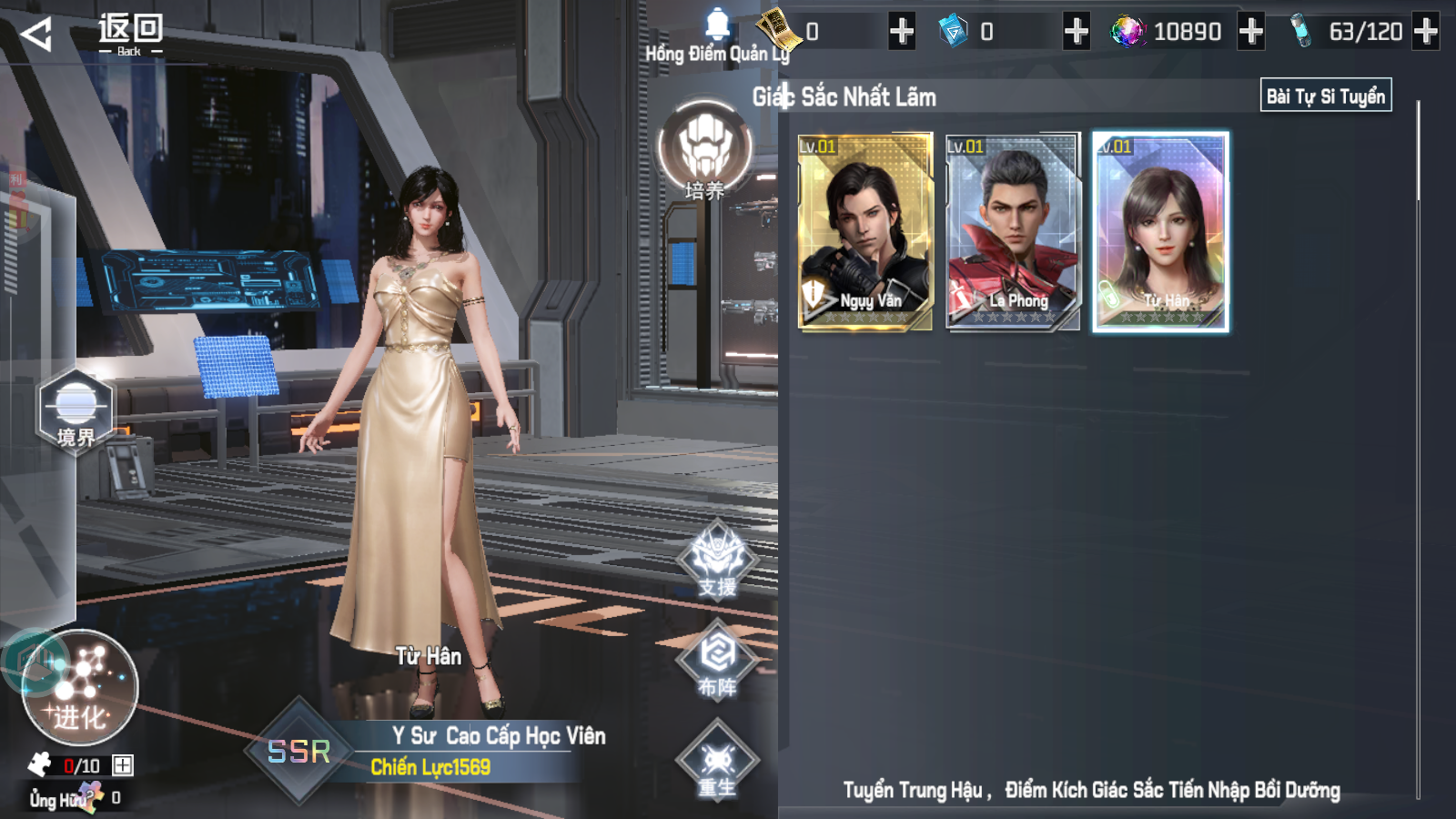Viewport: 1456px width, 819px height.
Task: Add golden ticket currency with plus button
Action: 902,32
